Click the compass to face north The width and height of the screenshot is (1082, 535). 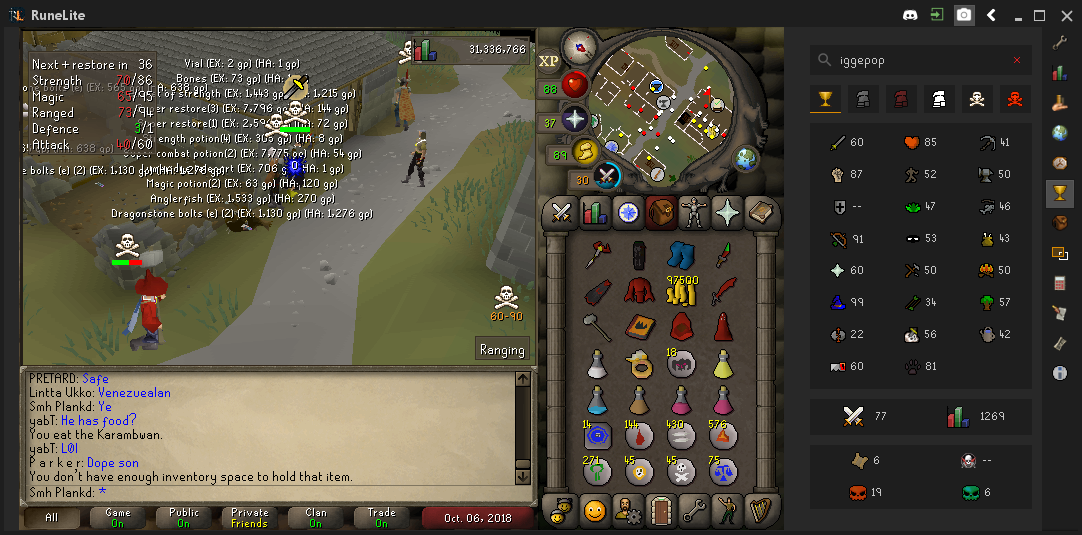click(x=578, y=45)
